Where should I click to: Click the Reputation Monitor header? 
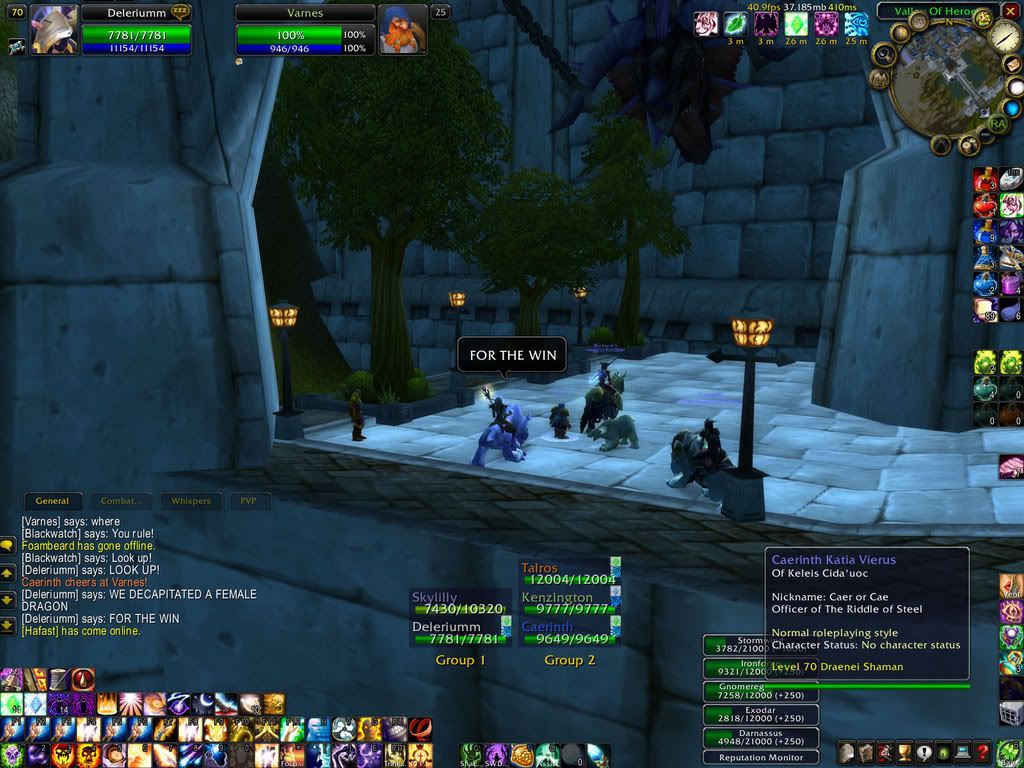click(761, 757)
